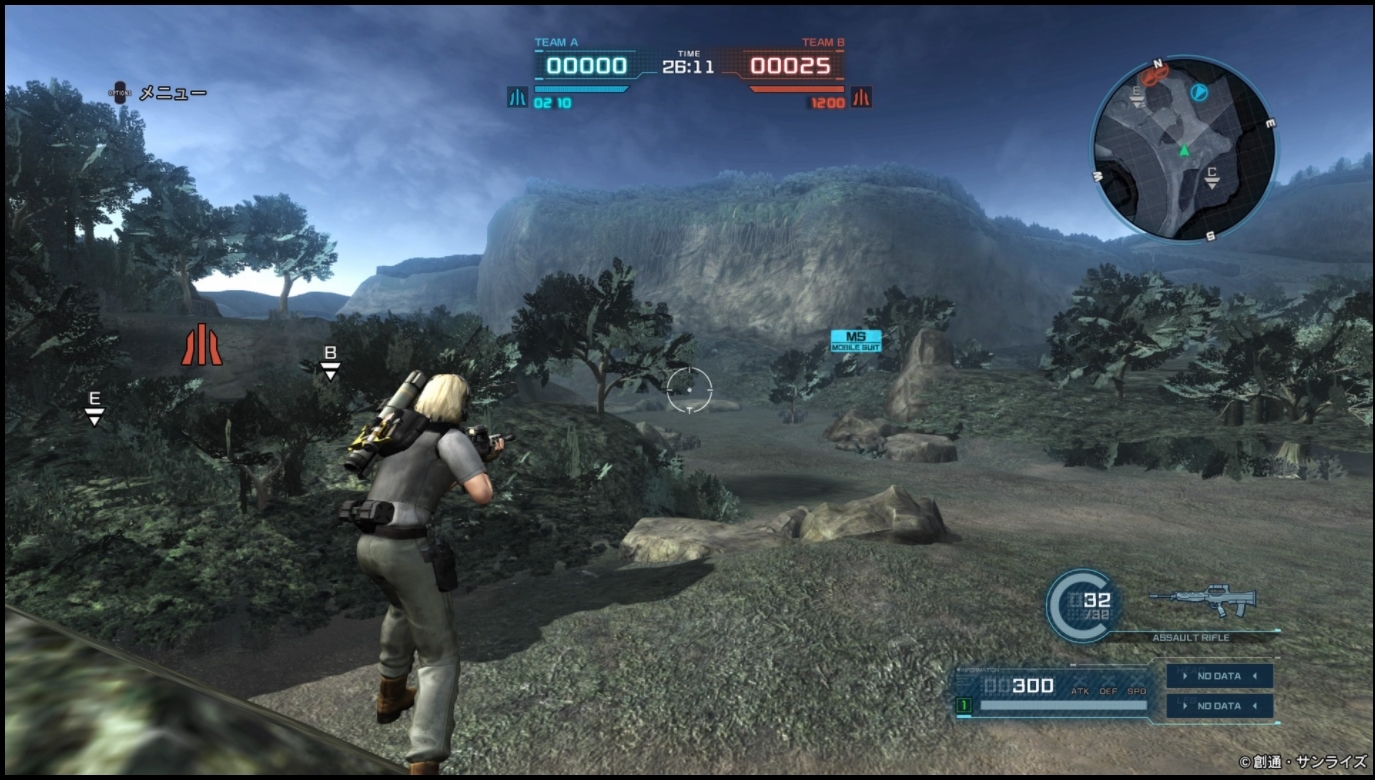This screenshot has width=1375, height=780.
Task: Click the Team B red base icon
Action: pos(861,98)
